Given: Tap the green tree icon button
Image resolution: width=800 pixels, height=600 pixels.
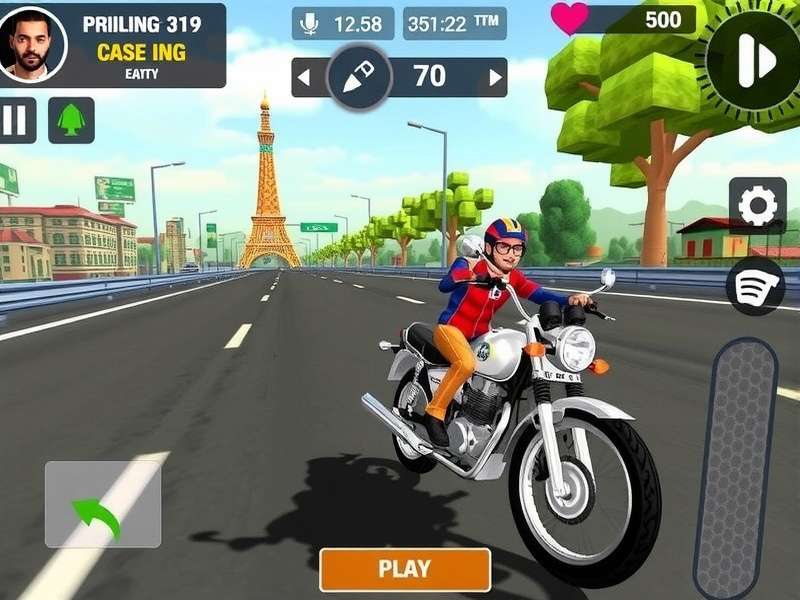Looking at the screenshot, I should tap(71, 120).
